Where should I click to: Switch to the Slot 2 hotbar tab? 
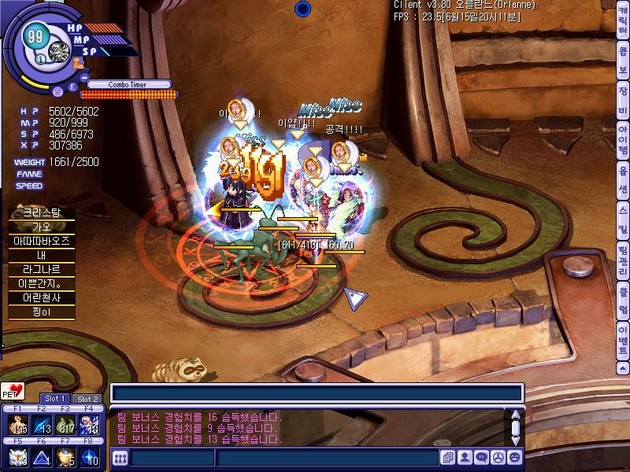point(88,399)
